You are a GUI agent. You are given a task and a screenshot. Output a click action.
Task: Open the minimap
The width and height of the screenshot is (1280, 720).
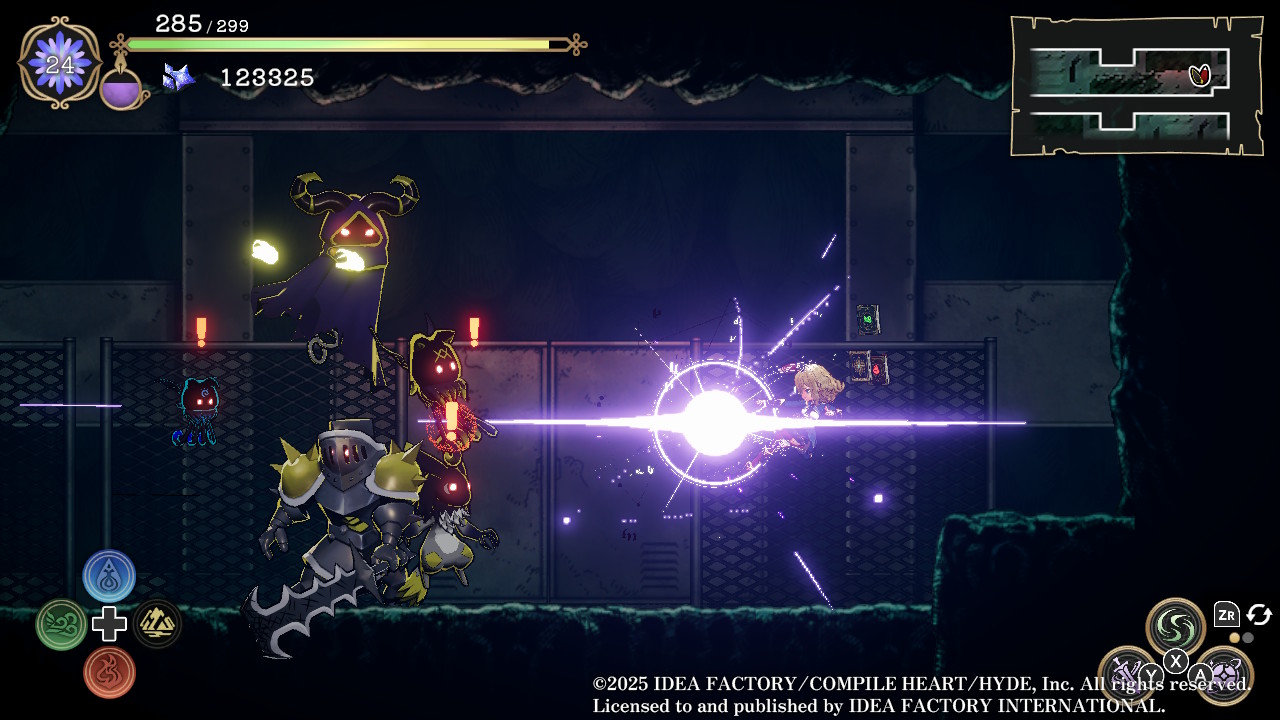pyautogui.click(x=1136, y=86)
